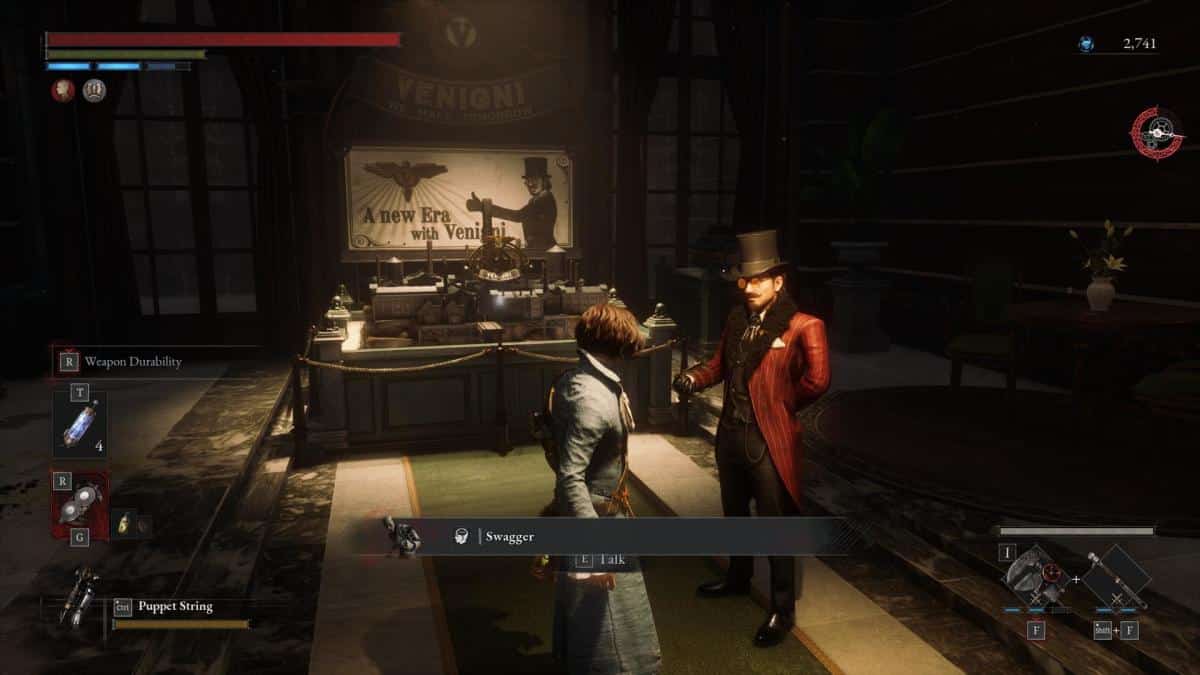Select the weapon handle slot
The image size is (1200, 675).
1115,578
